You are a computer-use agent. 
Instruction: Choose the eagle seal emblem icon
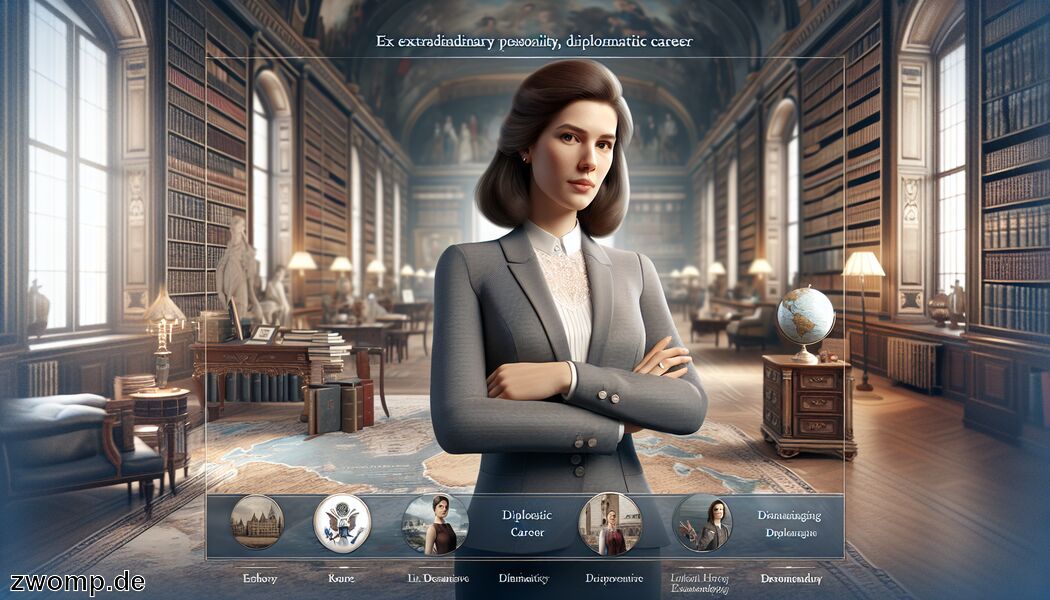tap(342, 522)
